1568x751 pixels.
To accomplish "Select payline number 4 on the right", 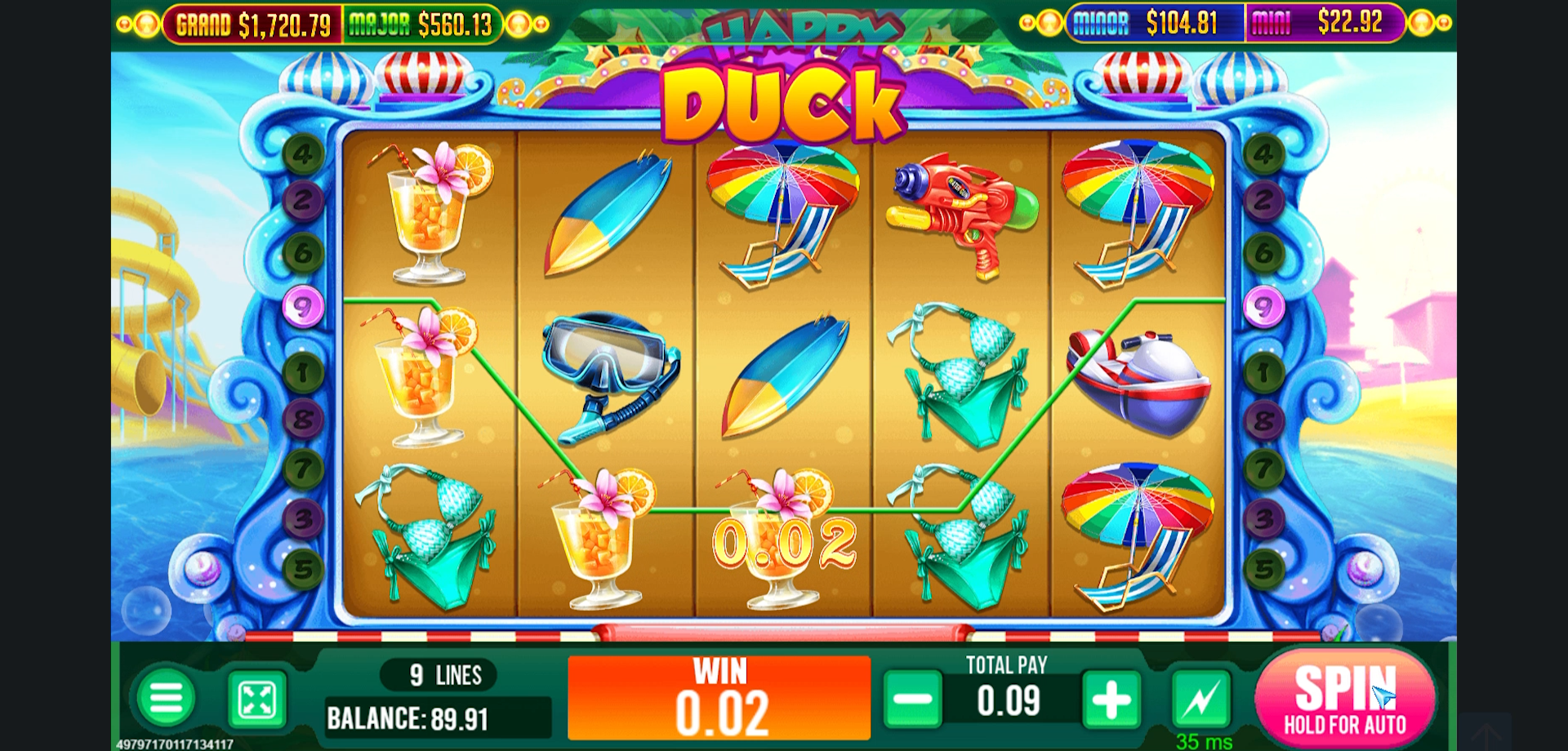I will click(1264, 155).
